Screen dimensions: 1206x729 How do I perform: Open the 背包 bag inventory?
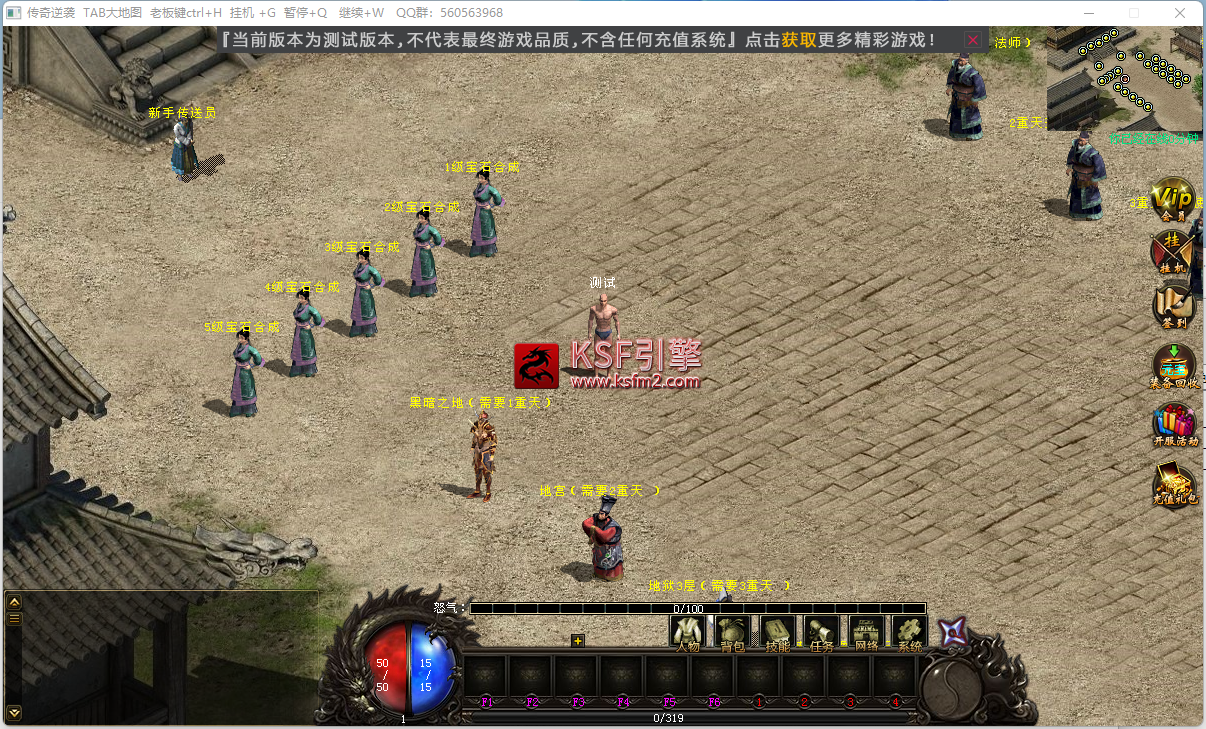pos(733,633)
